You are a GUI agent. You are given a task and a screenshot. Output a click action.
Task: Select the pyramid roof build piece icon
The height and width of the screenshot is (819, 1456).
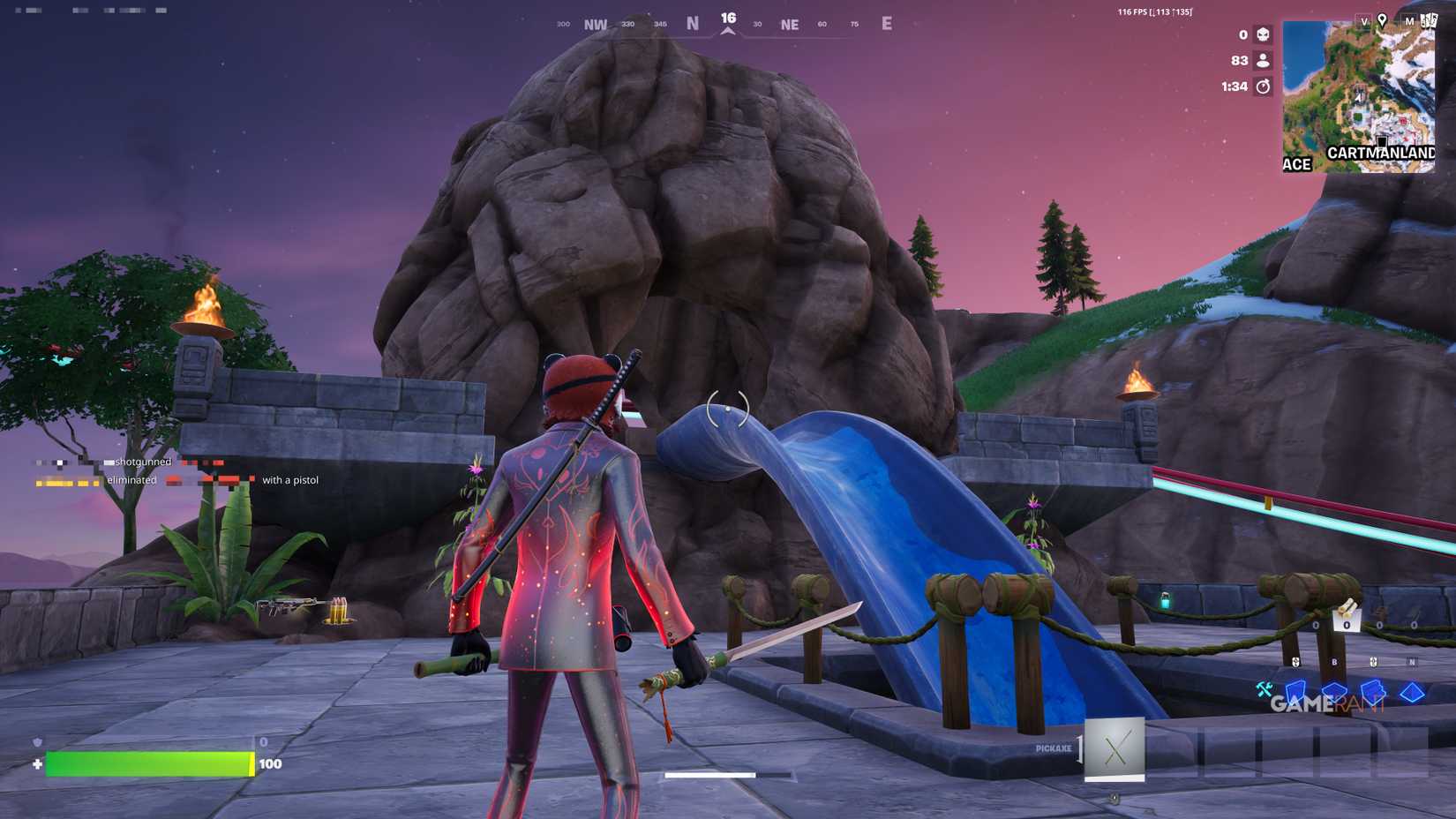(1412, 689)
